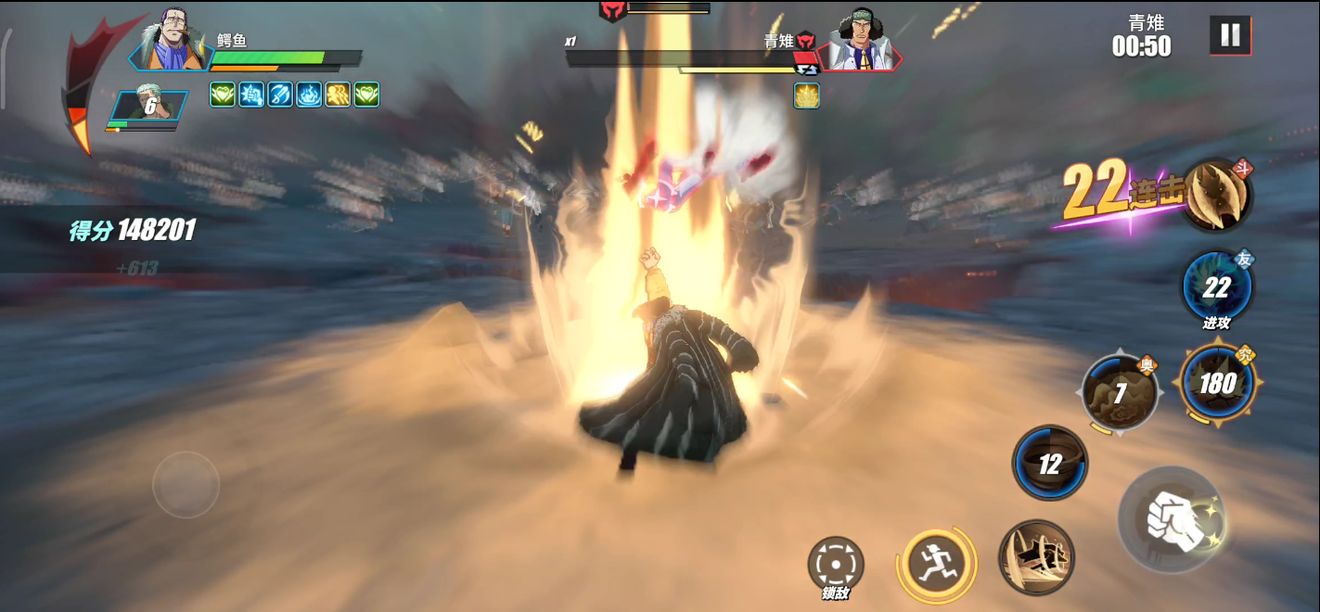Select the 青雉 enemy portrait

coord(860,45)
